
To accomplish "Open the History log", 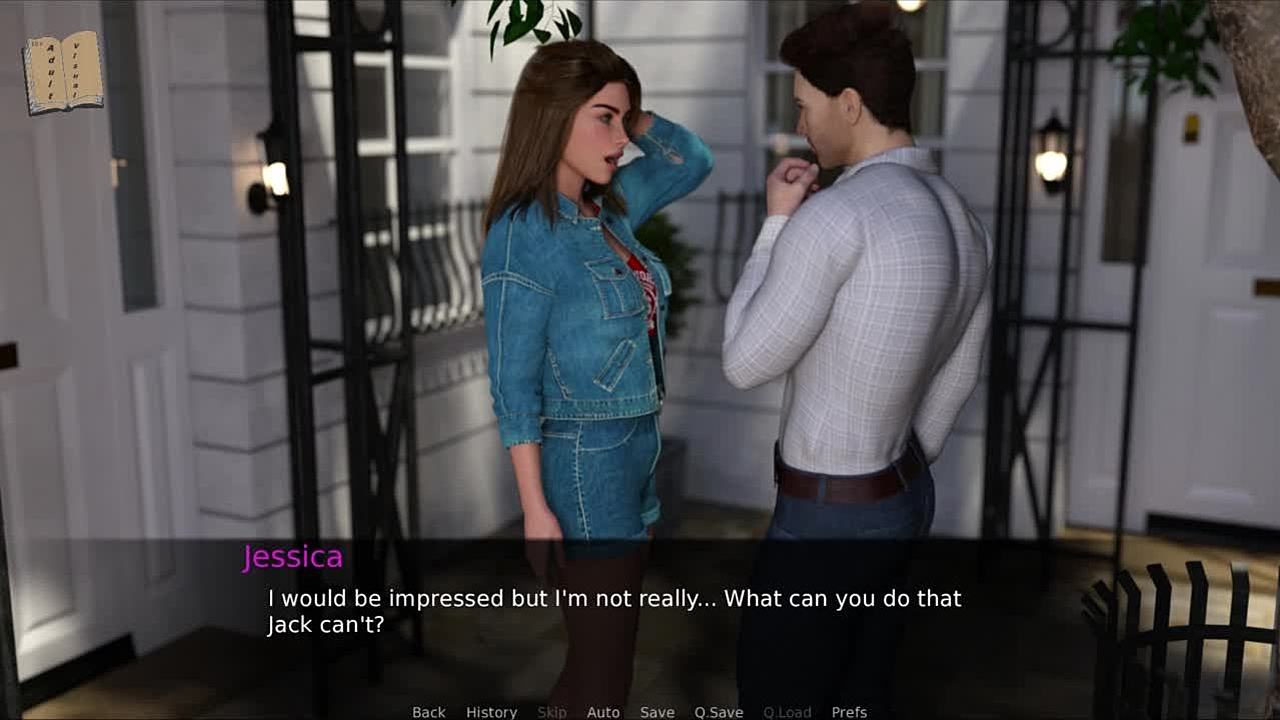I will coord(491,712).
